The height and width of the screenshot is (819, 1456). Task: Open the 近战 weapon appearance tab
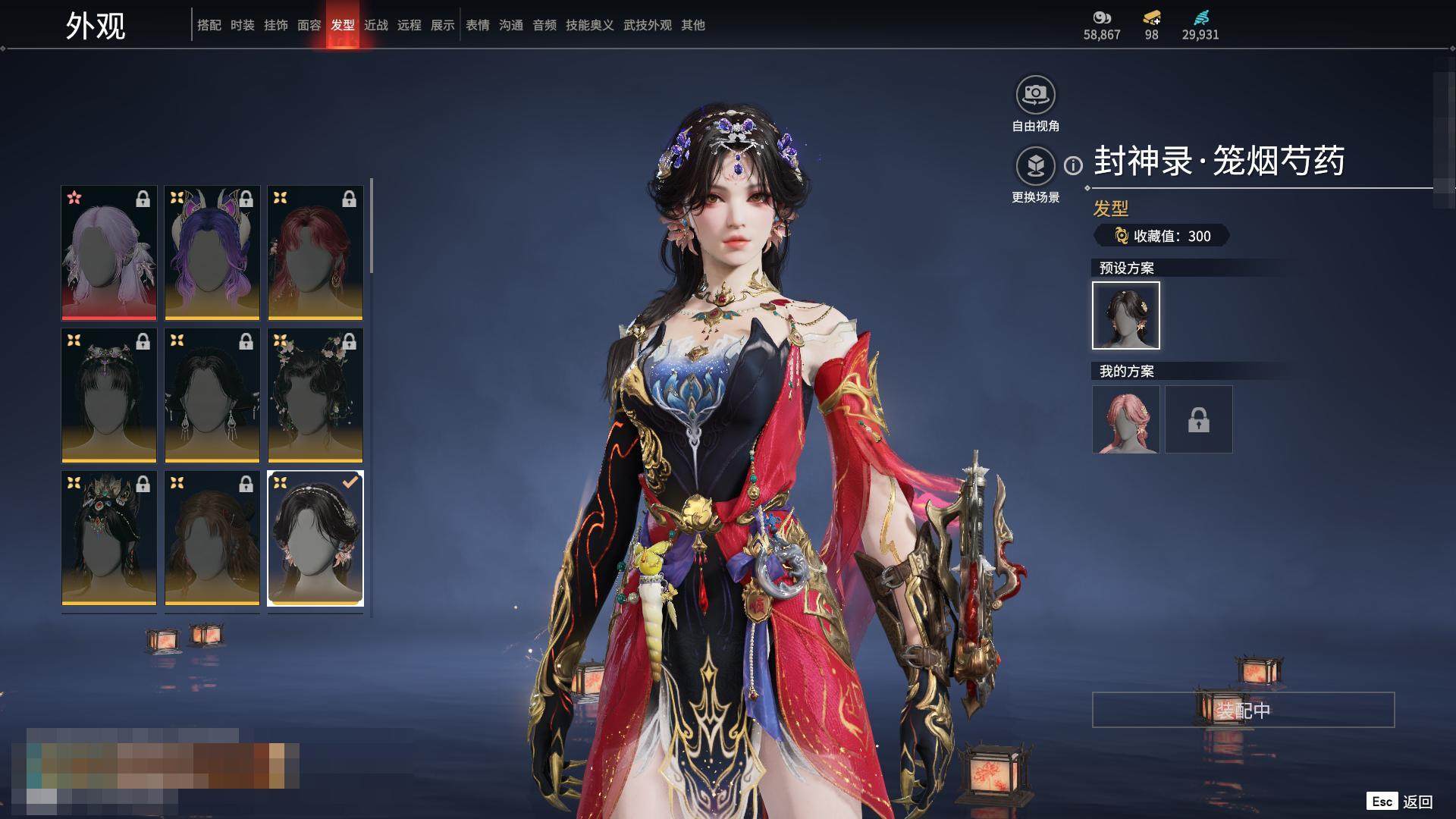coord(376,25)
